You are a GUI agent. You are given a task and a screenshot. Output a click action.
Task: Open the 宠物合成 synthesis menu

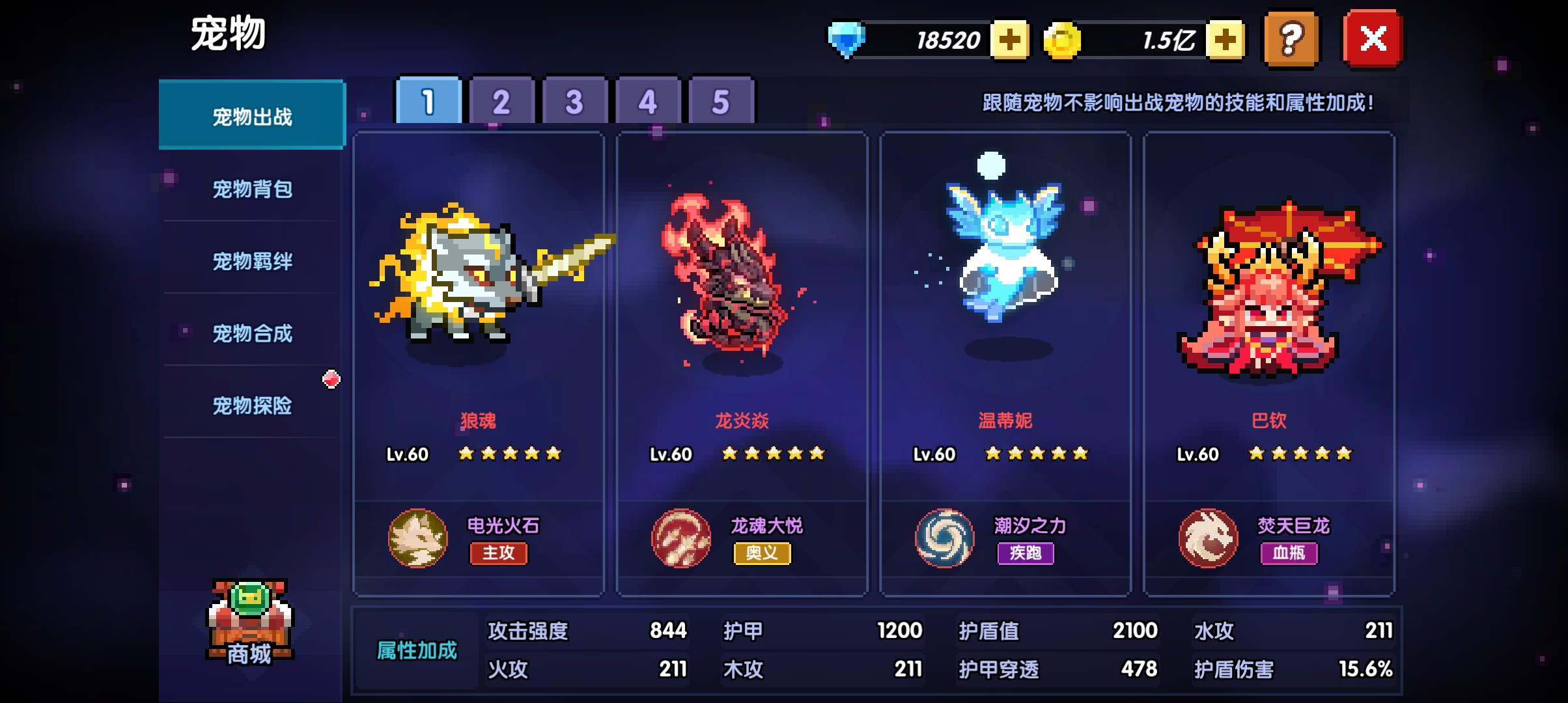click(252, 334)
